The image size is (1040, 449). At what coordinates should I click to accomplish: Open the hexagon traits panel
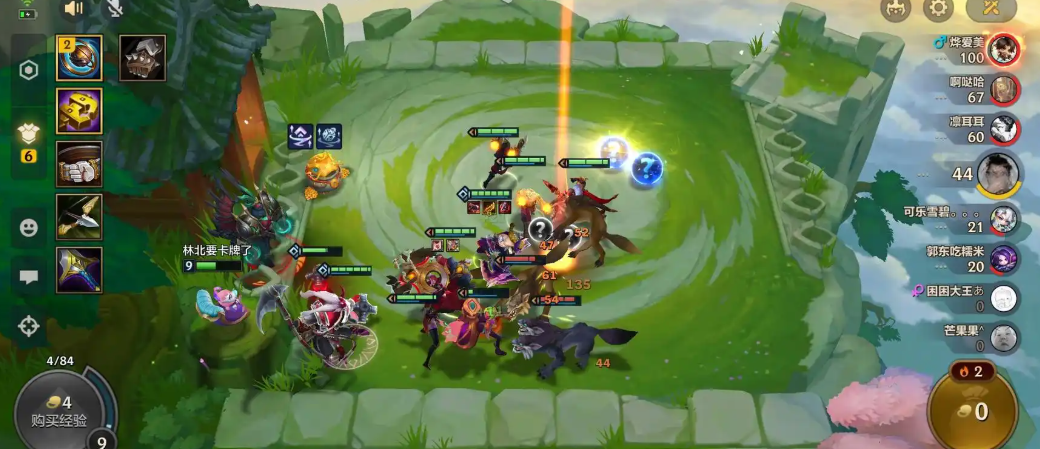(29, 70)
